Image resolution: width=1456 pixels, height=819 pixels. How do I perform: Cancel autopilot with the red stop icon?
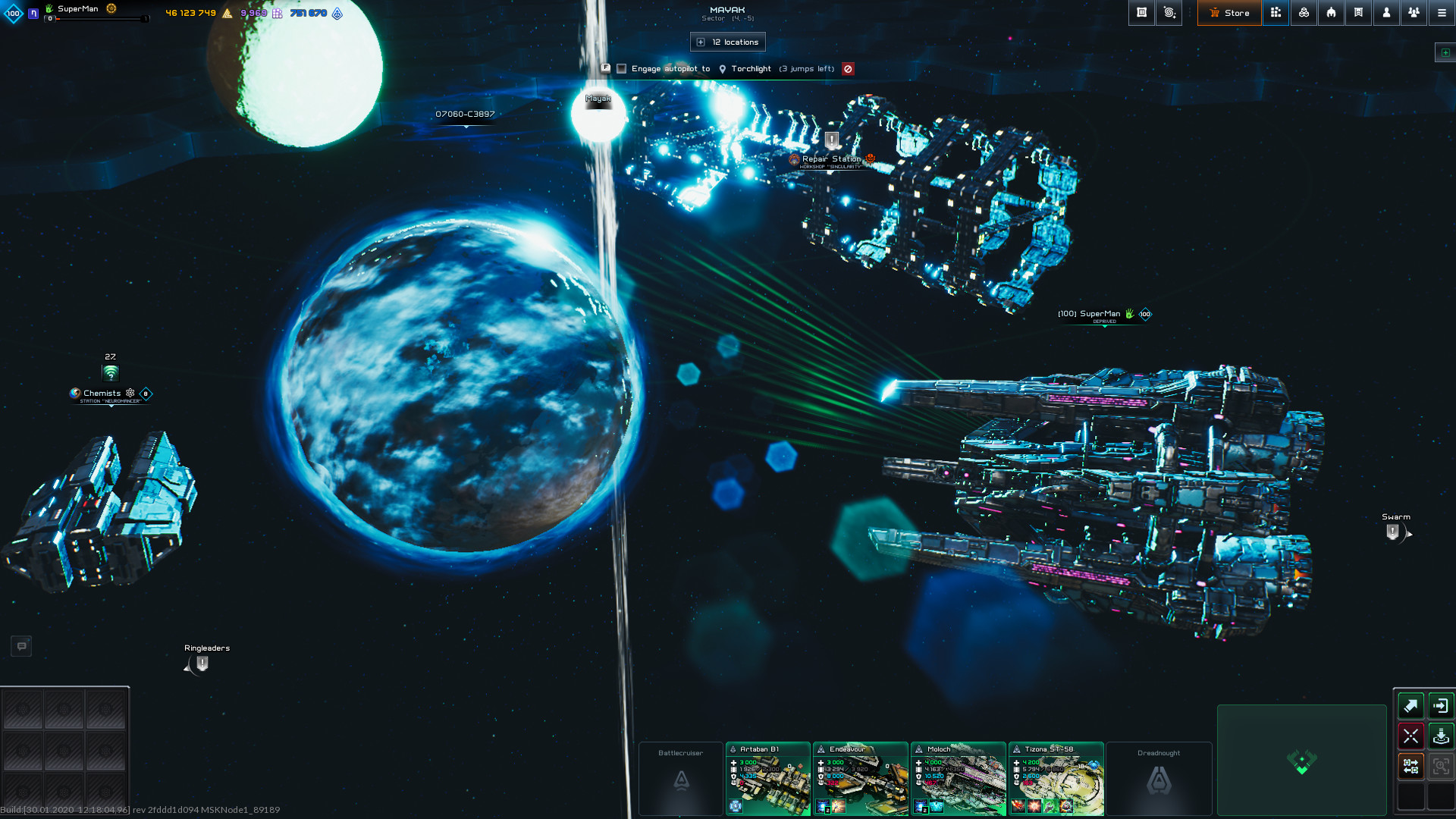pos(848,69)
